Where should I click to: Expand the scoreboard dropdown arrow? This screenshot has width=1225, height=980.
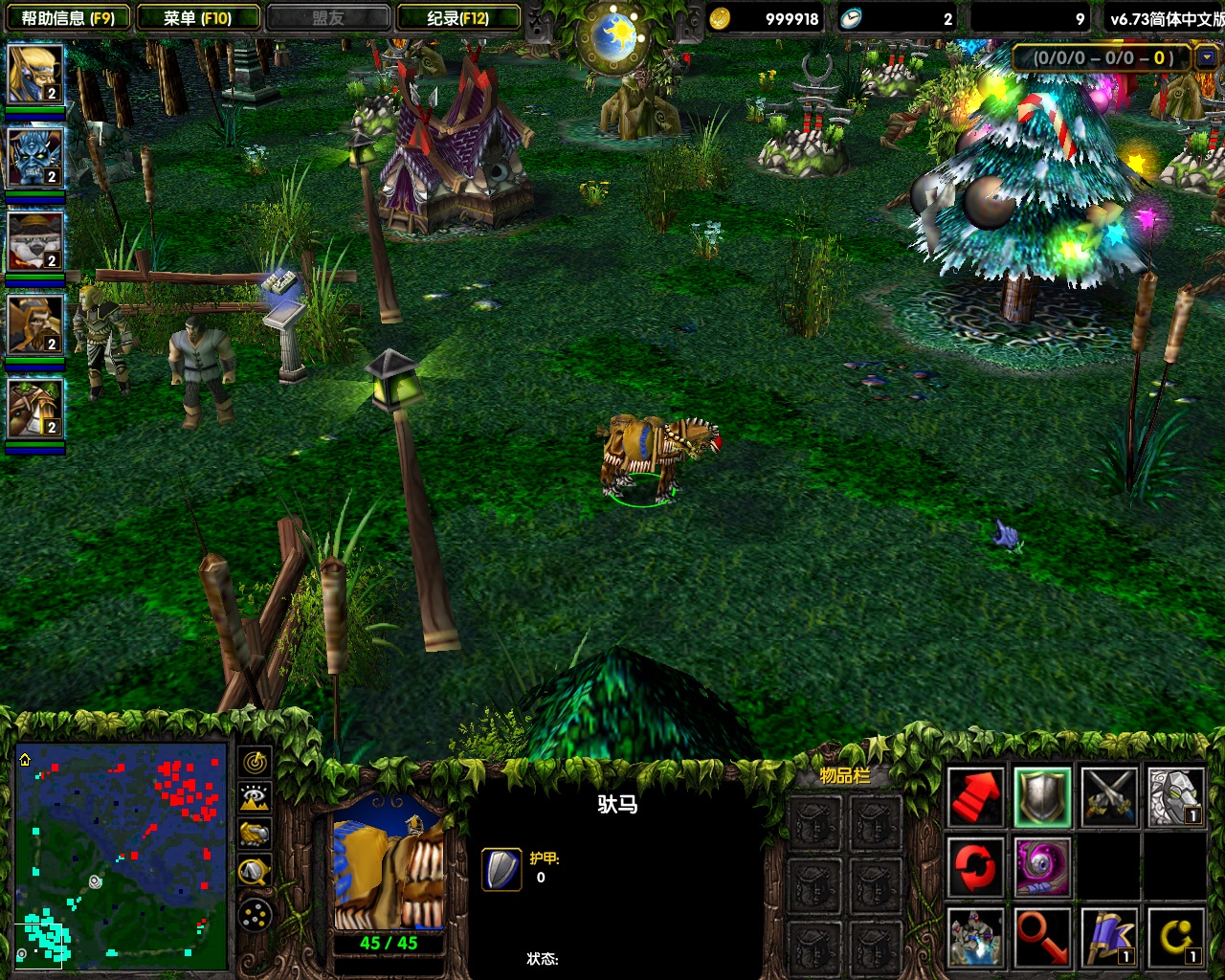click(1207, 57)
